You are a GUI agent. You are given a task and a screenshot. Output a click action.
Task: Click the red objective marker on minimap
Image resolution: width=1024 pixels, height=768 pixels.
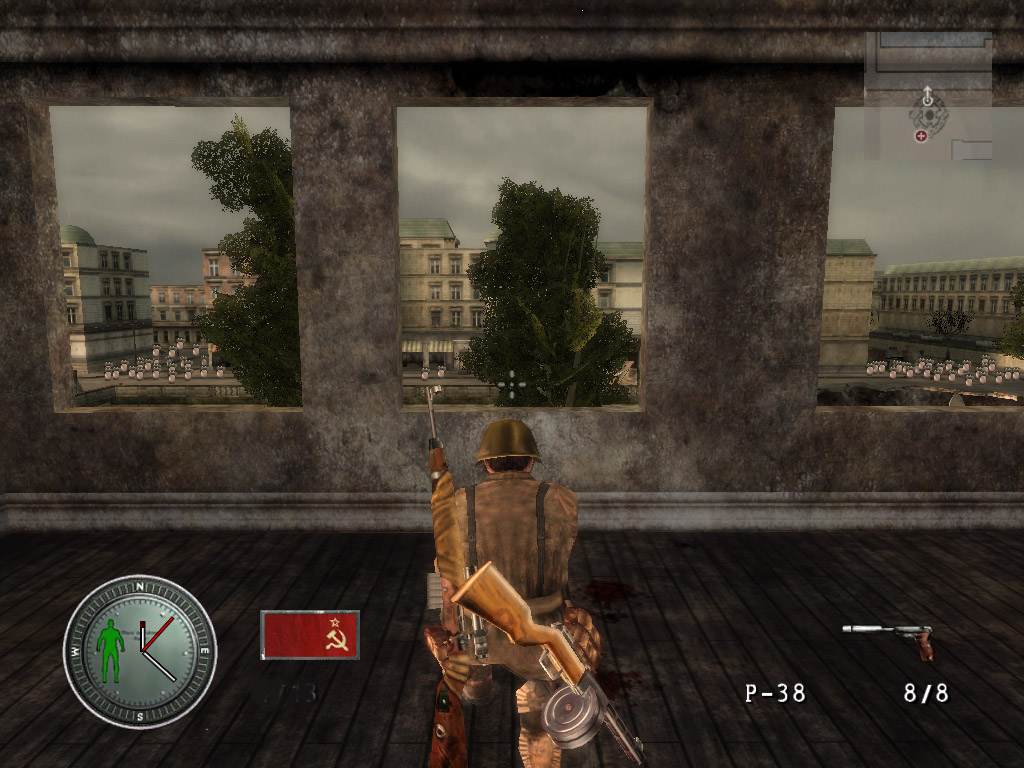920,136
